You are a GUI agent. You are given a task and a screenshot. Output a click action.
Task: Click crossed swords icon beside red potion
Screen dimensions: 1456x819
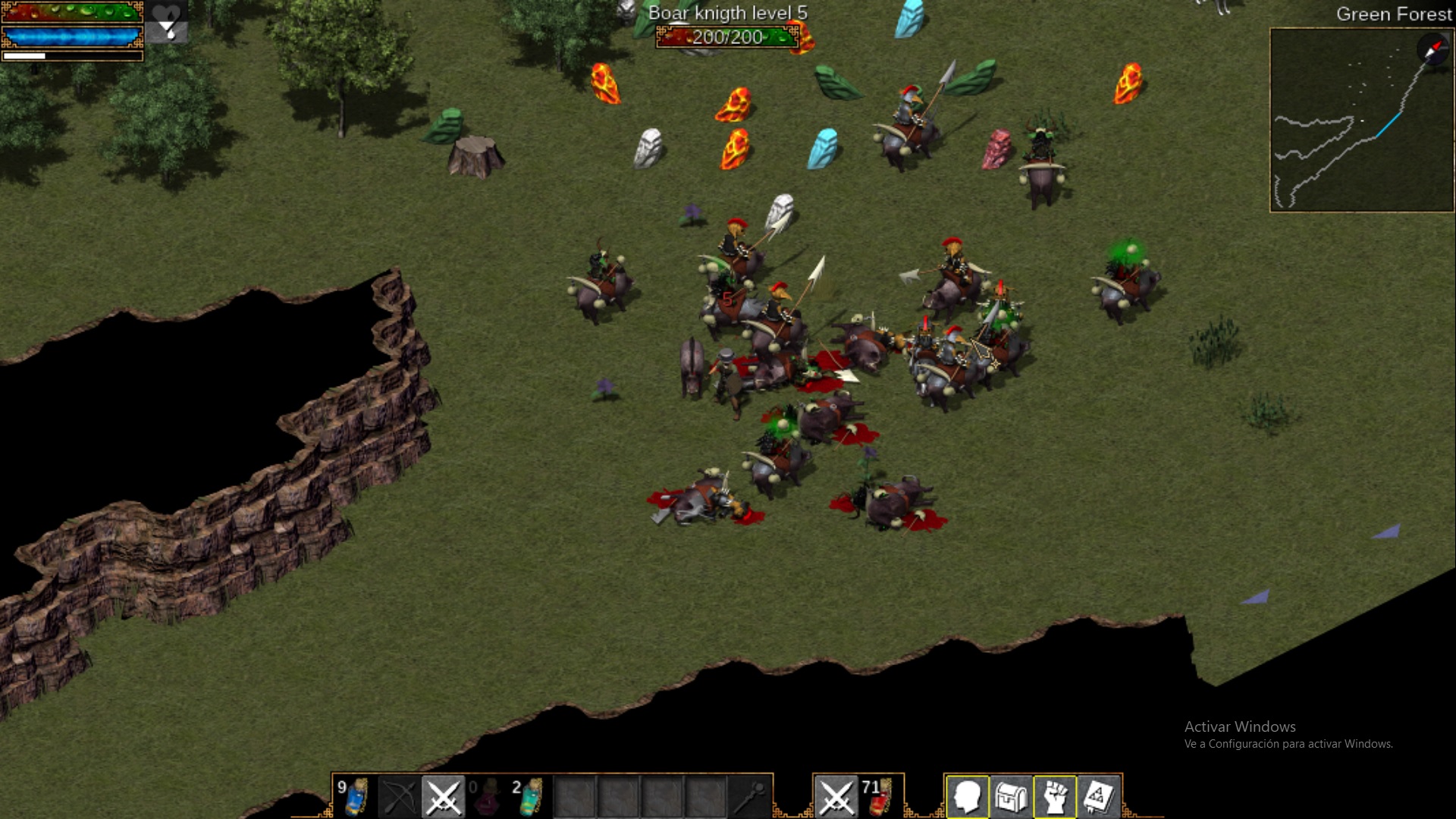click(x=836, y=796)
